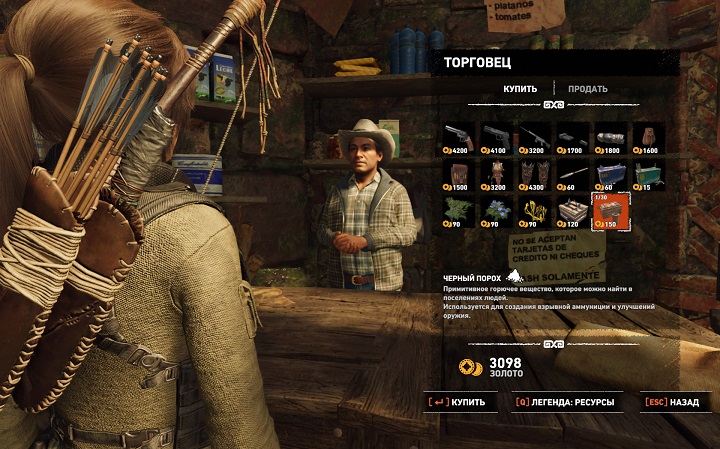
Task: Choose the yellow plant priced at 90
Action: pyautogui.click(x=536, y=211)
